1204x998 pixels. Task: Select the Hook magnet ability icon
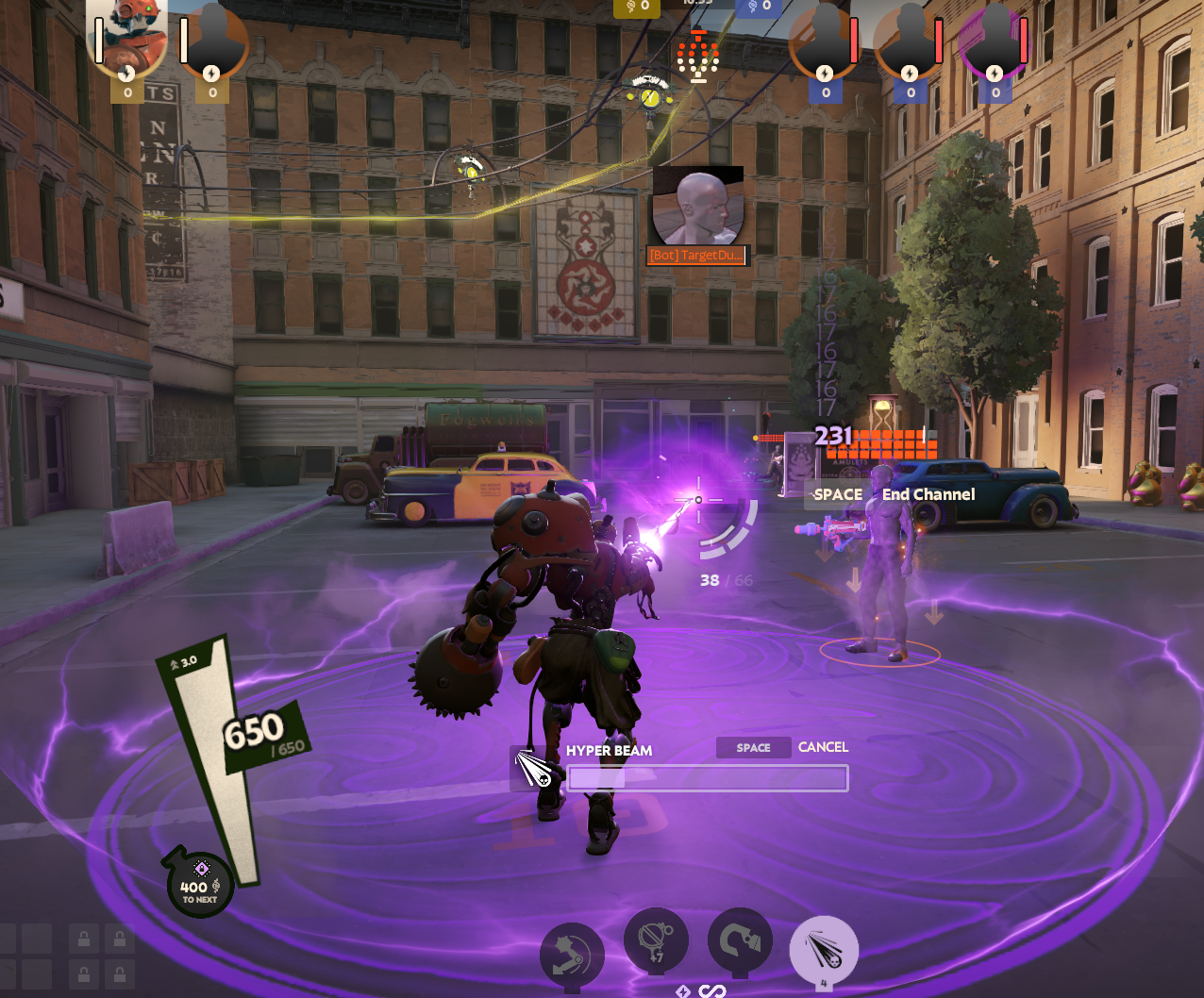[740, 941]
